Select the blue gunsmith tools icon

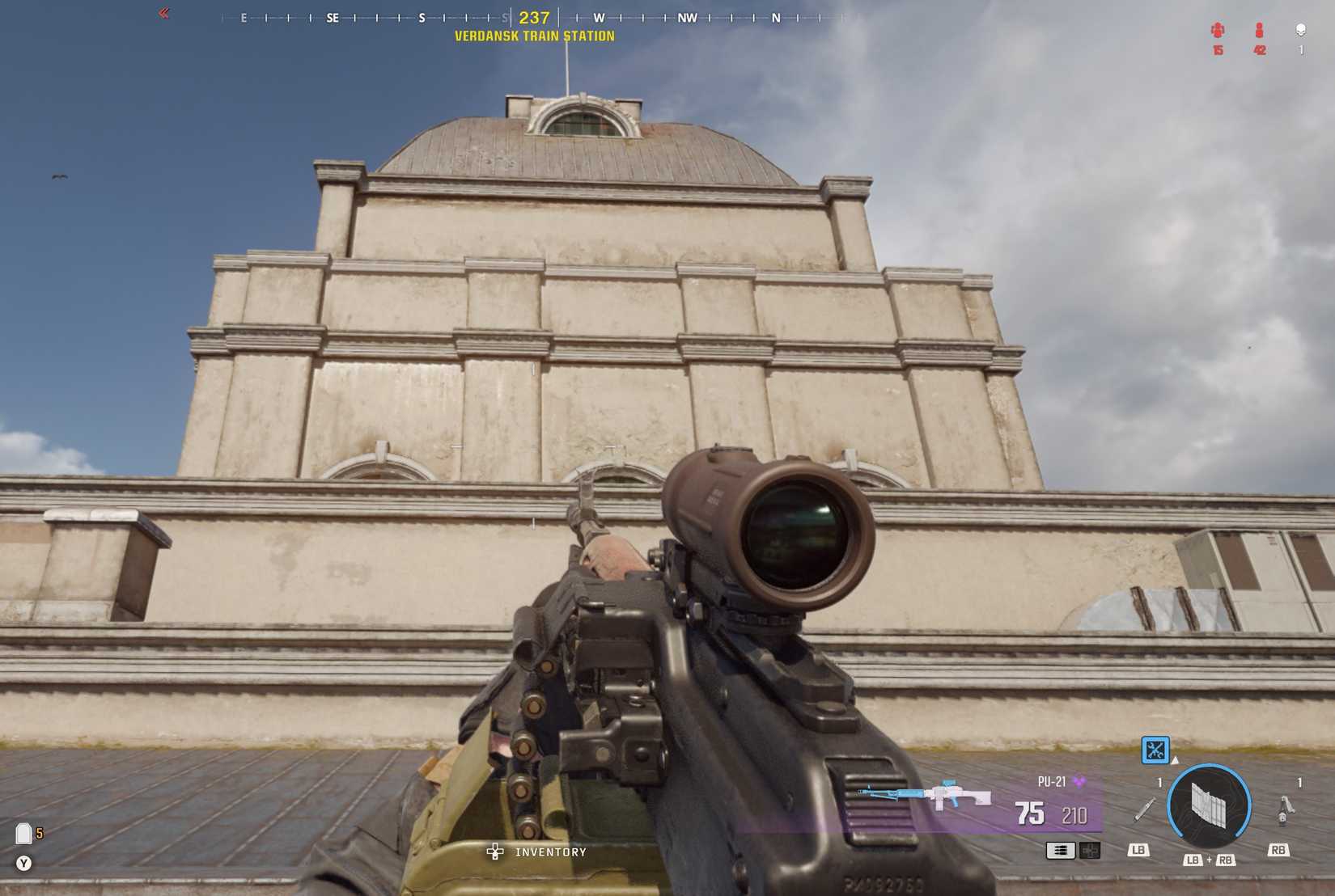coord(1154,750)
